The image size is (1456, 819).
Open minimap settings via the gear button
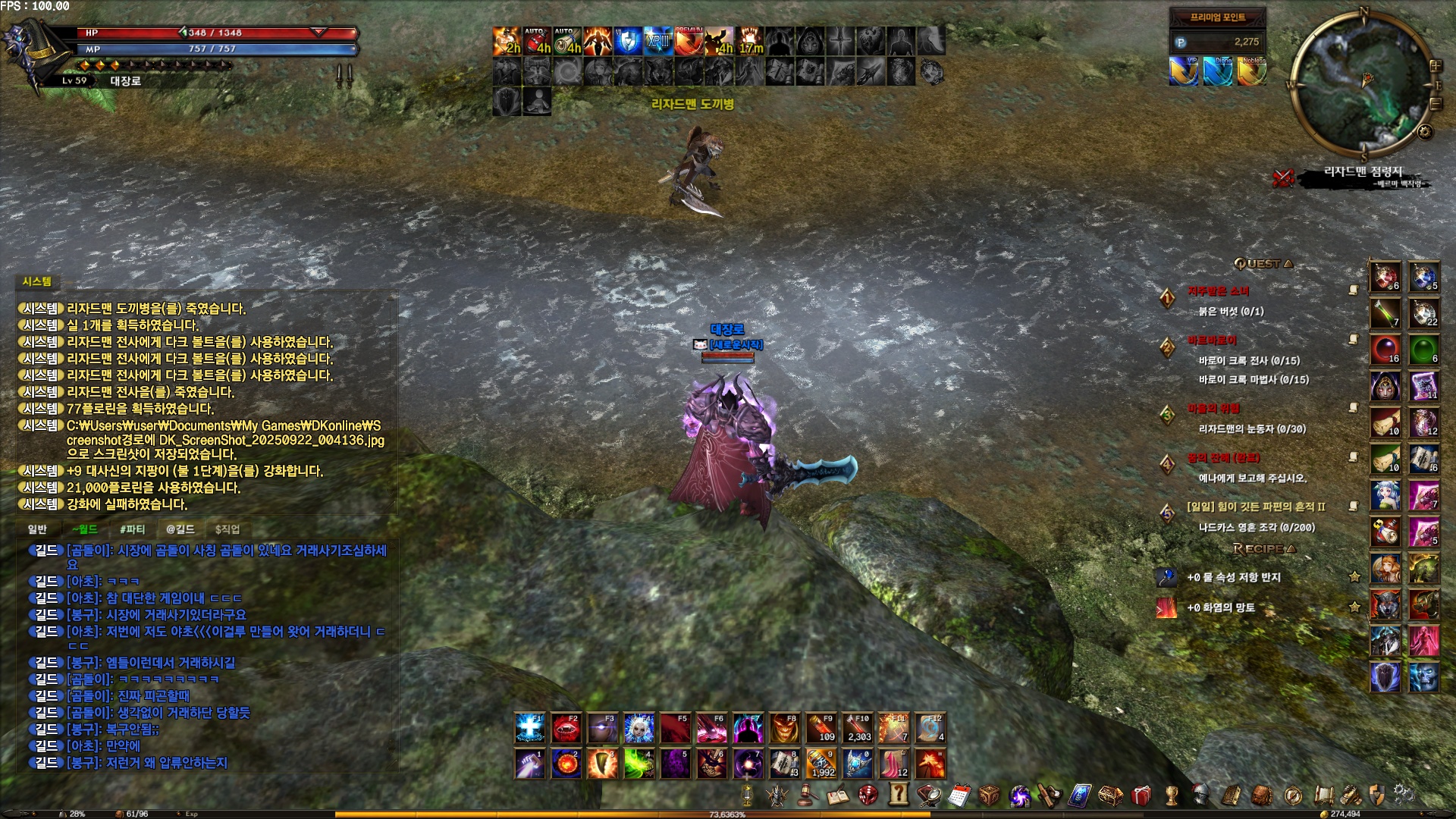click(1425, 132)
